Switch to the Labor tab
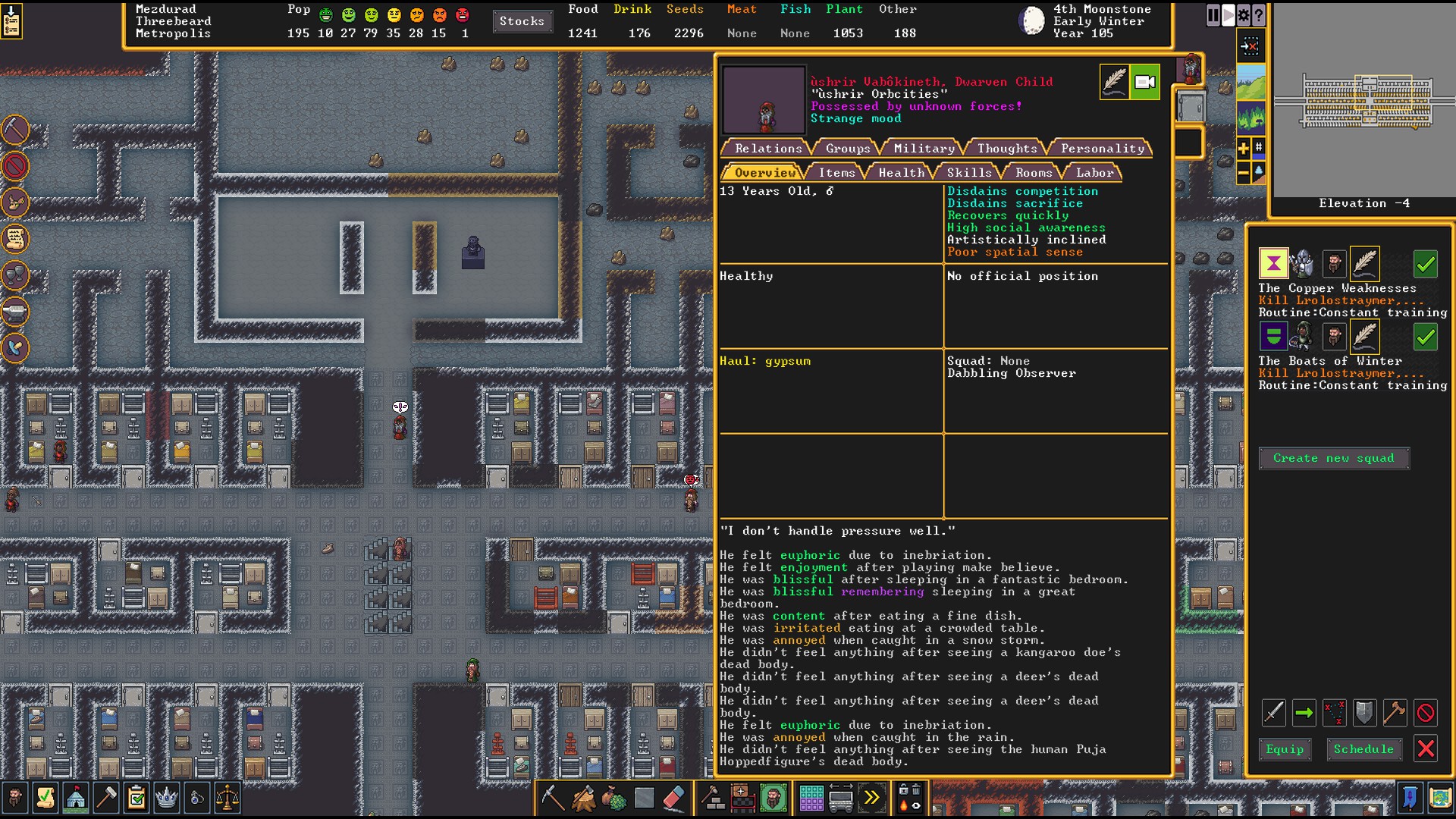This screenshot has width=1456, height=819. pos(1094,173)
